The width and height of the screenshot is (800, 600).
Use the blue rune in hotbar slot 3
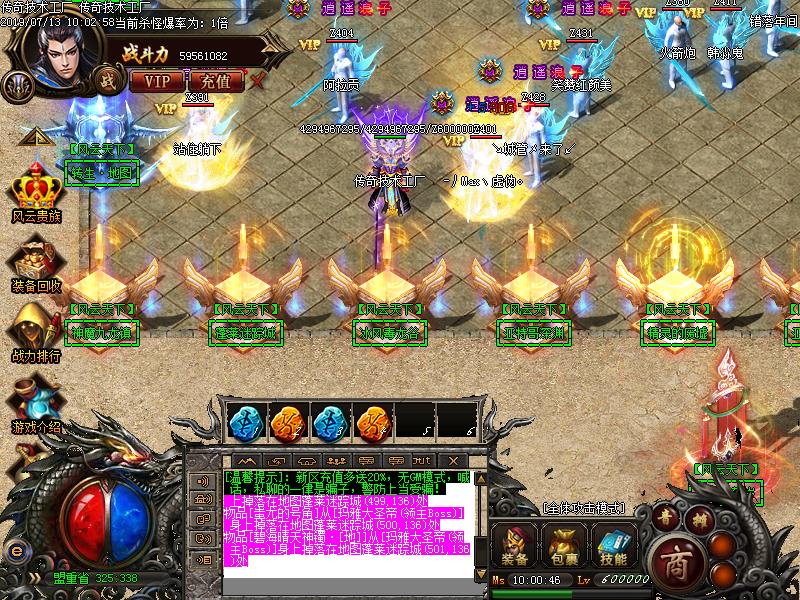329,421
